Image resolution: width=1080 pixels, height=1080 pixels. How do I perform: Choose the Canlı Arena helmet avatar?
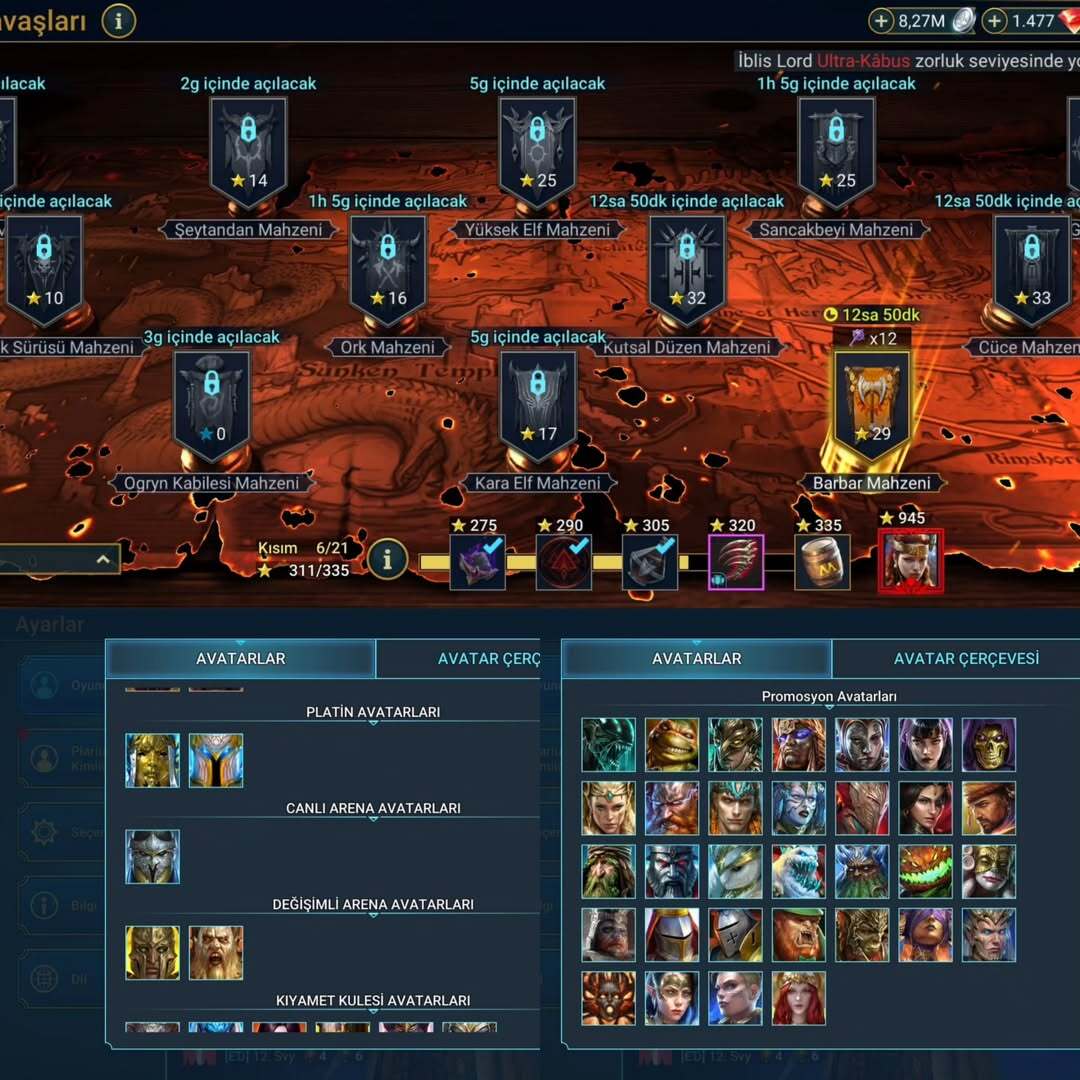152,856
